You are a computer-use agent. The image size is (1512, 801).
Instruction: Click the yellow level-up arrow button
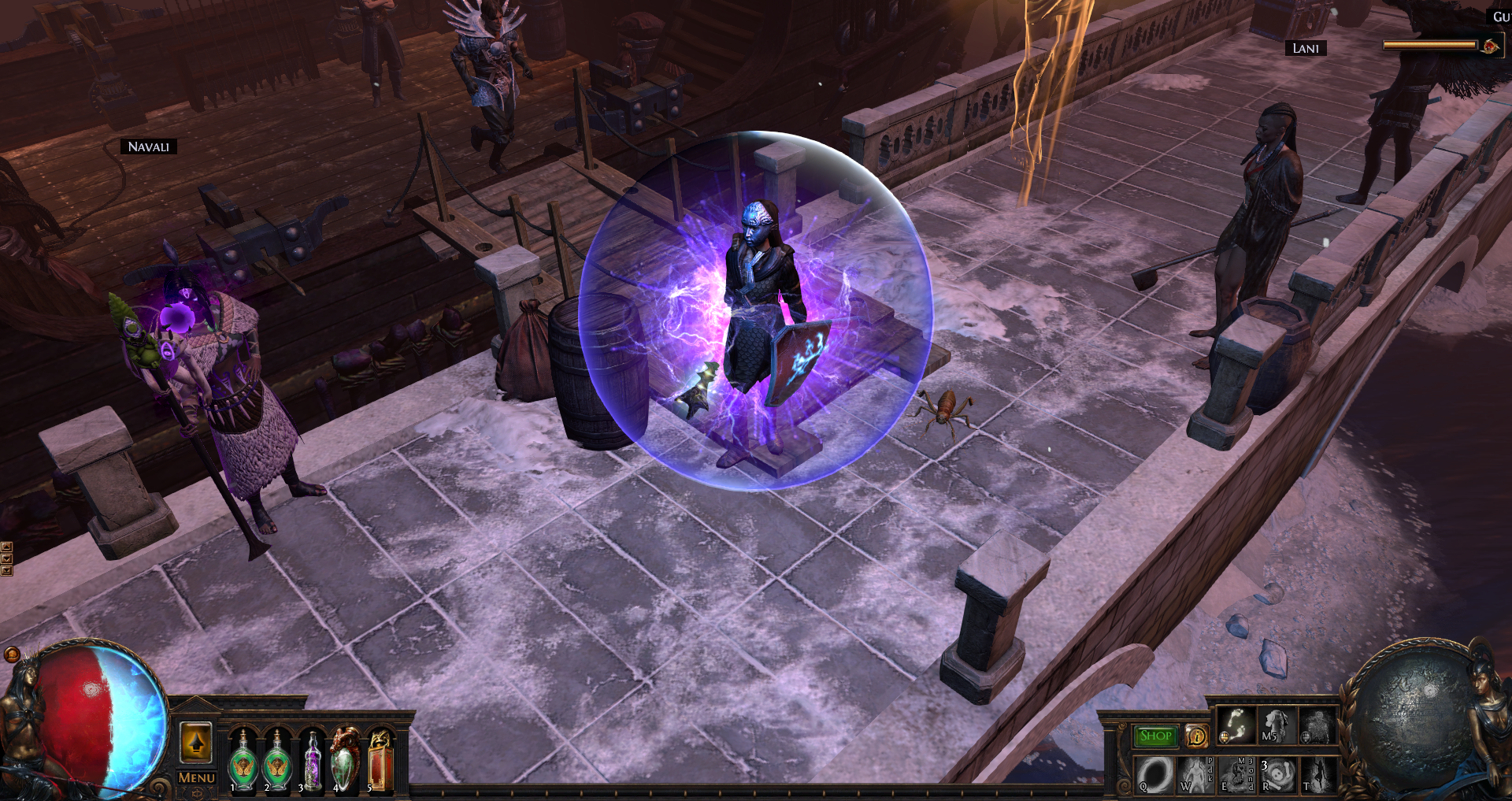[x=196, y=742]
